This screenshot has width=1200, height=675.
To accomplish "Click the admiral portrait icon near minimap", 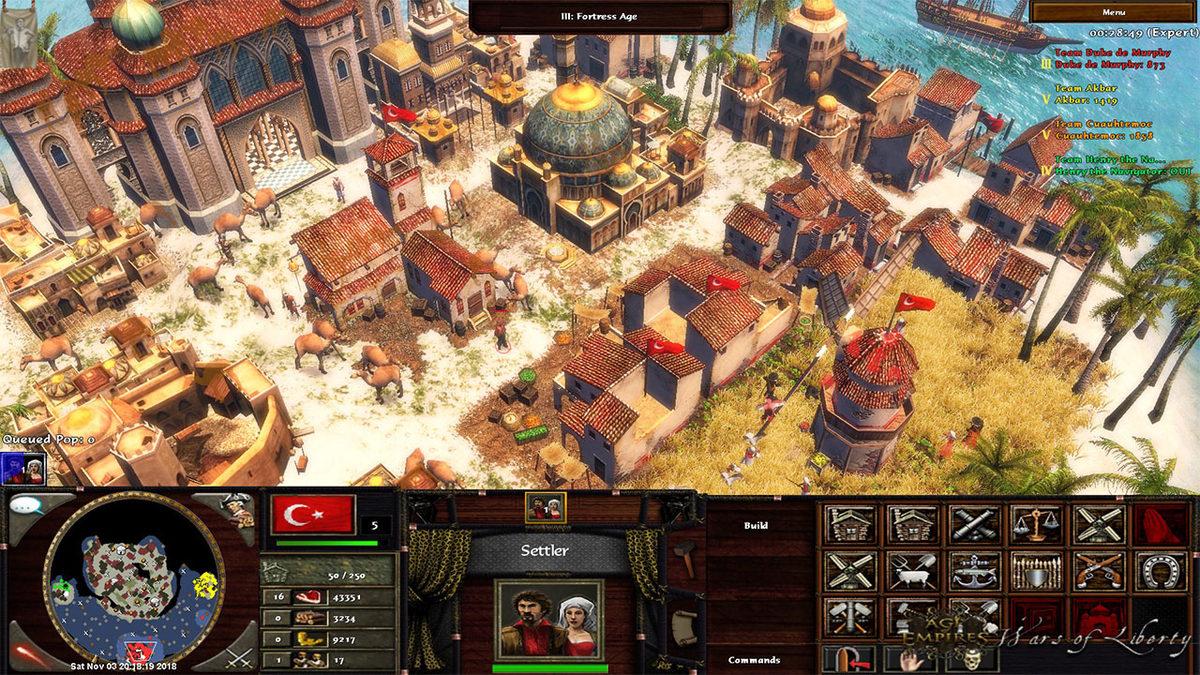I will tap(237, 508).
